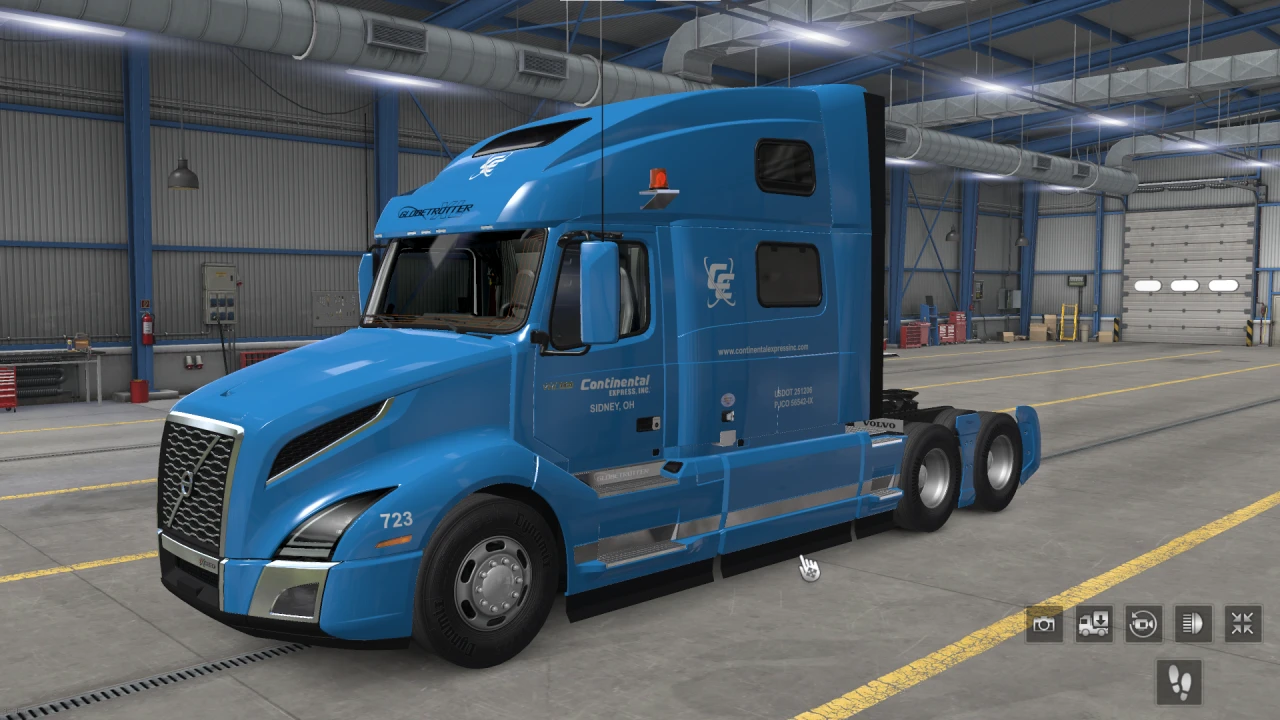
Task: Toggle the headlight beam icon
Action: click(1192, 623)
